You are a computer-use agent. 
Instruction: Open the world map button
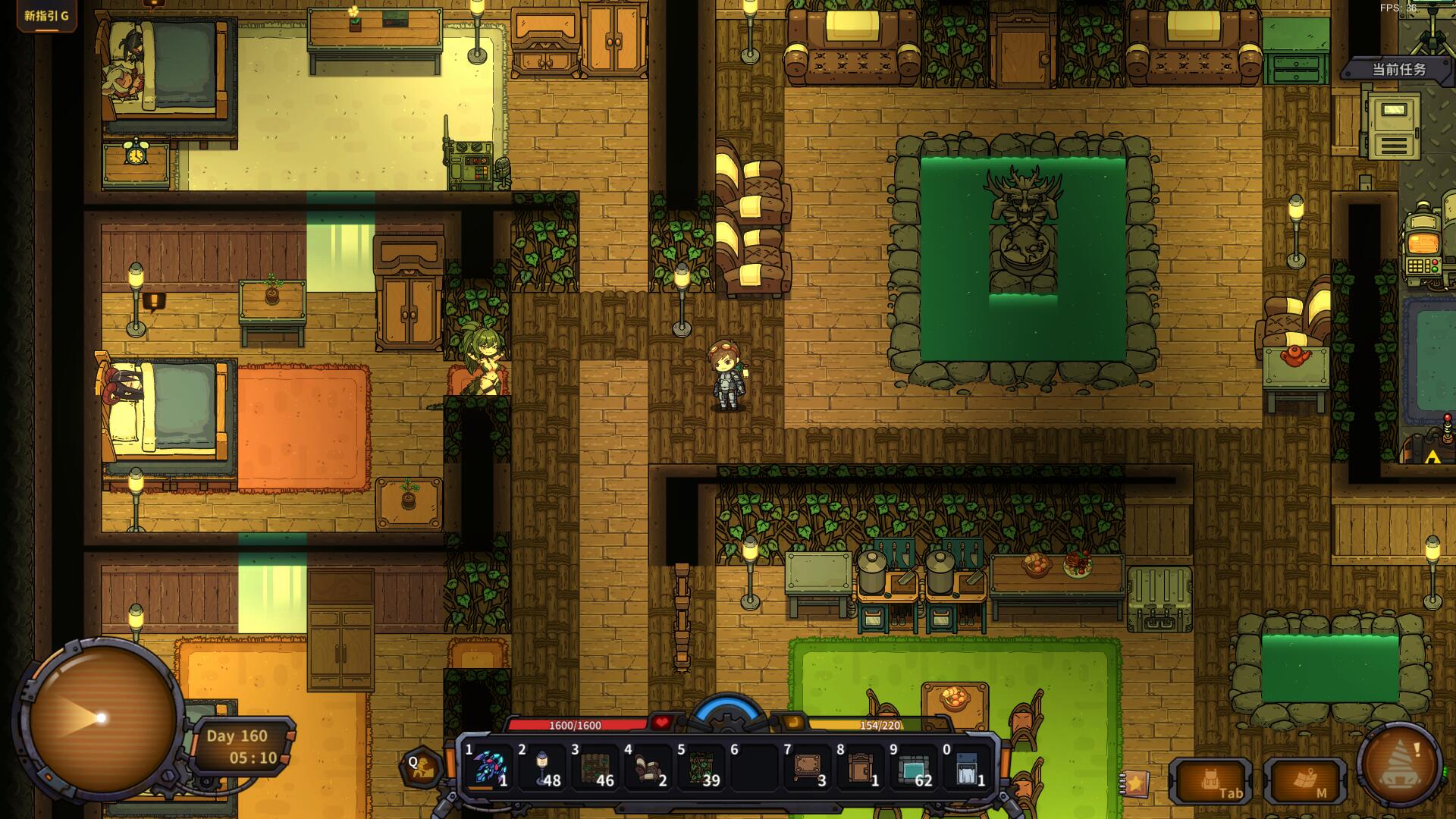pos(1306,781)
